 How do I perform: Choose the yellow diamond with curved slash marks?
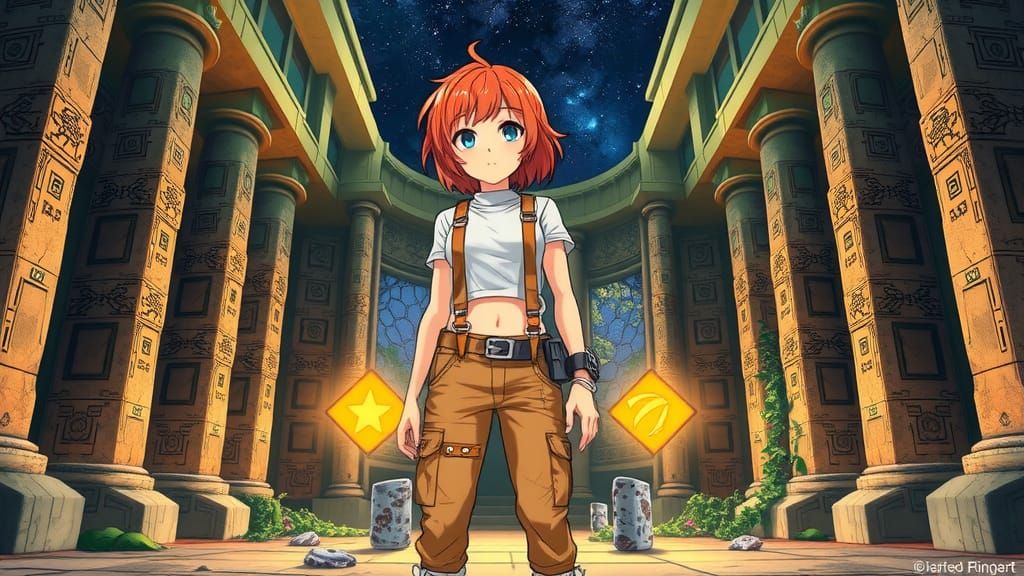(x=652, y=411)
